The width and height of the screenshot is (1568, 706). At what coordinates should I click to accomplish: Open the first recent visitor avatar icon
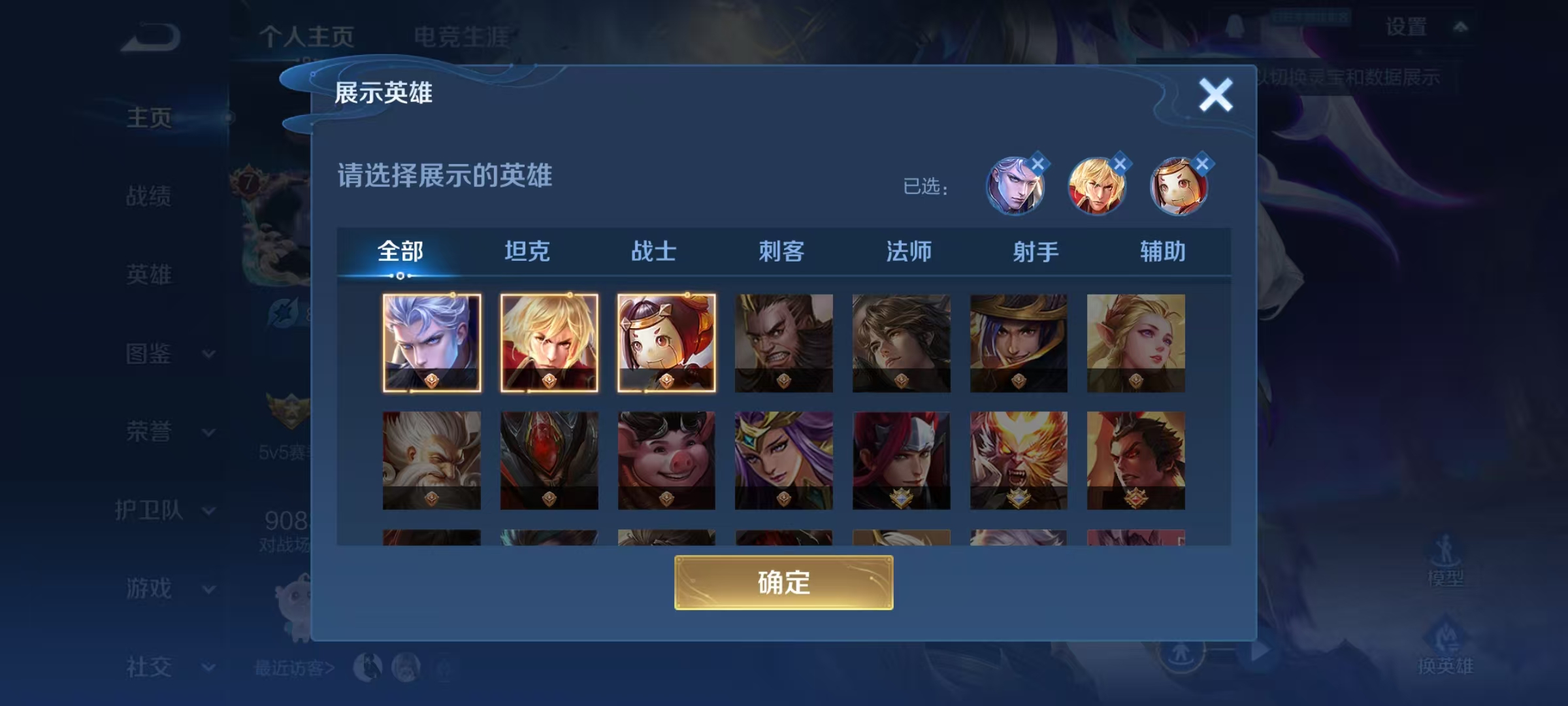(x=366, y=668)
